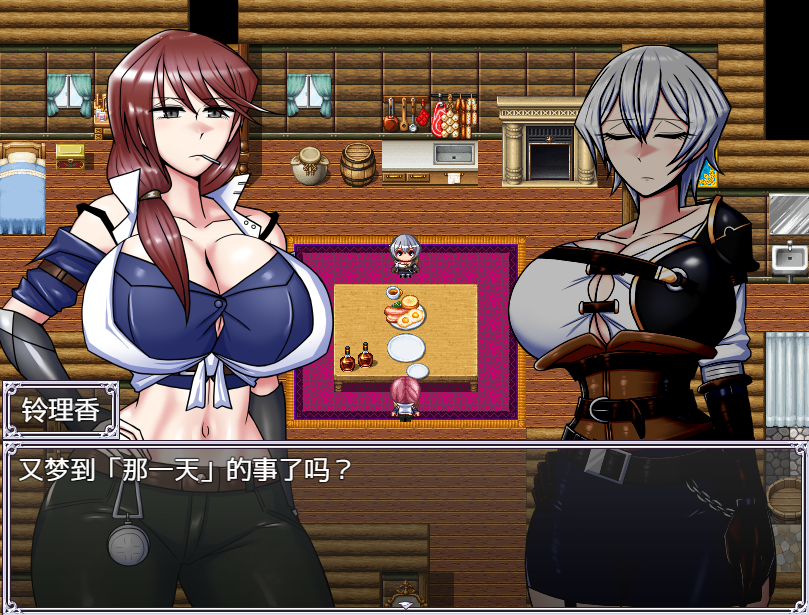The image size is (809, 615).
Task: Click the white continue arrow below the dialogue
Action: click(405, 605)
